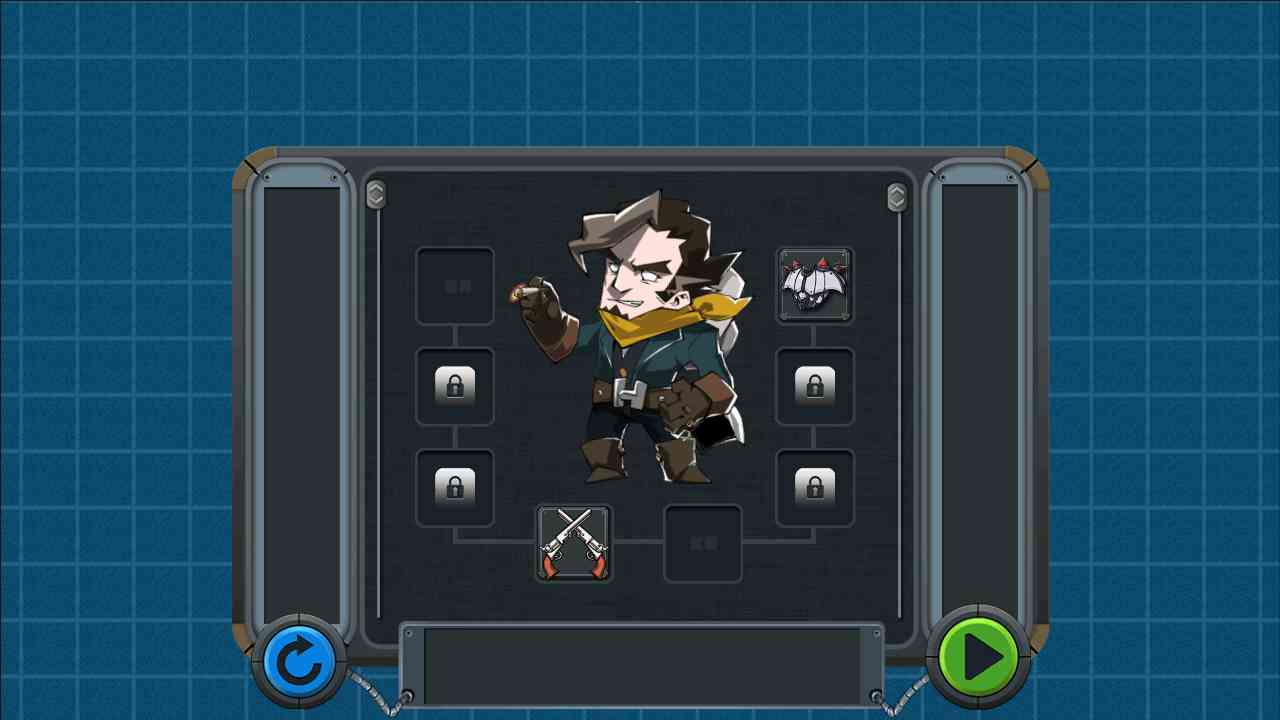This screenshot has width=1280, height=720.
Task: Click the green play arrow button
Action: tap(977, 657)
